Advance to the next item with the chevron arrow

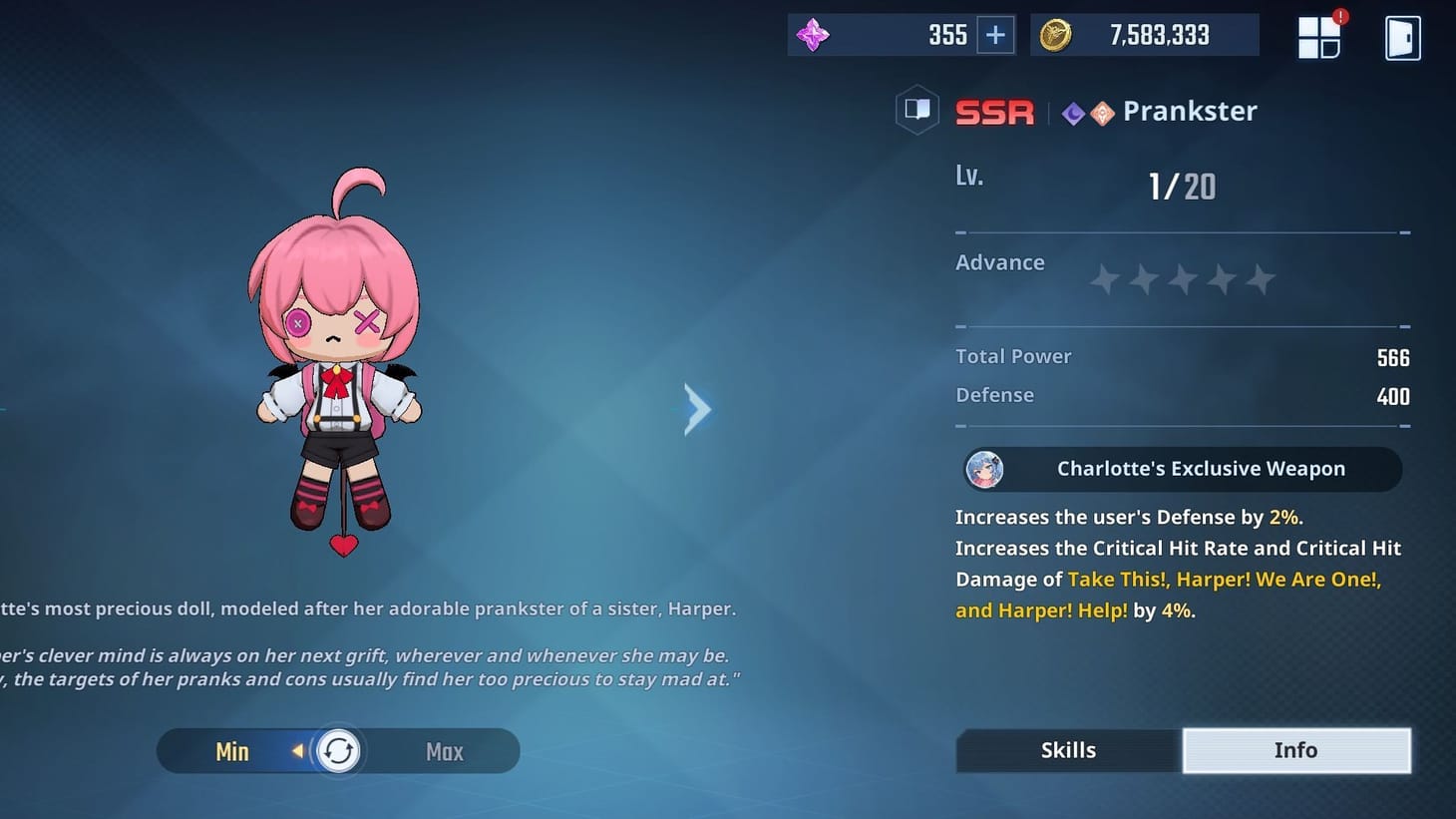pos(696,409)
